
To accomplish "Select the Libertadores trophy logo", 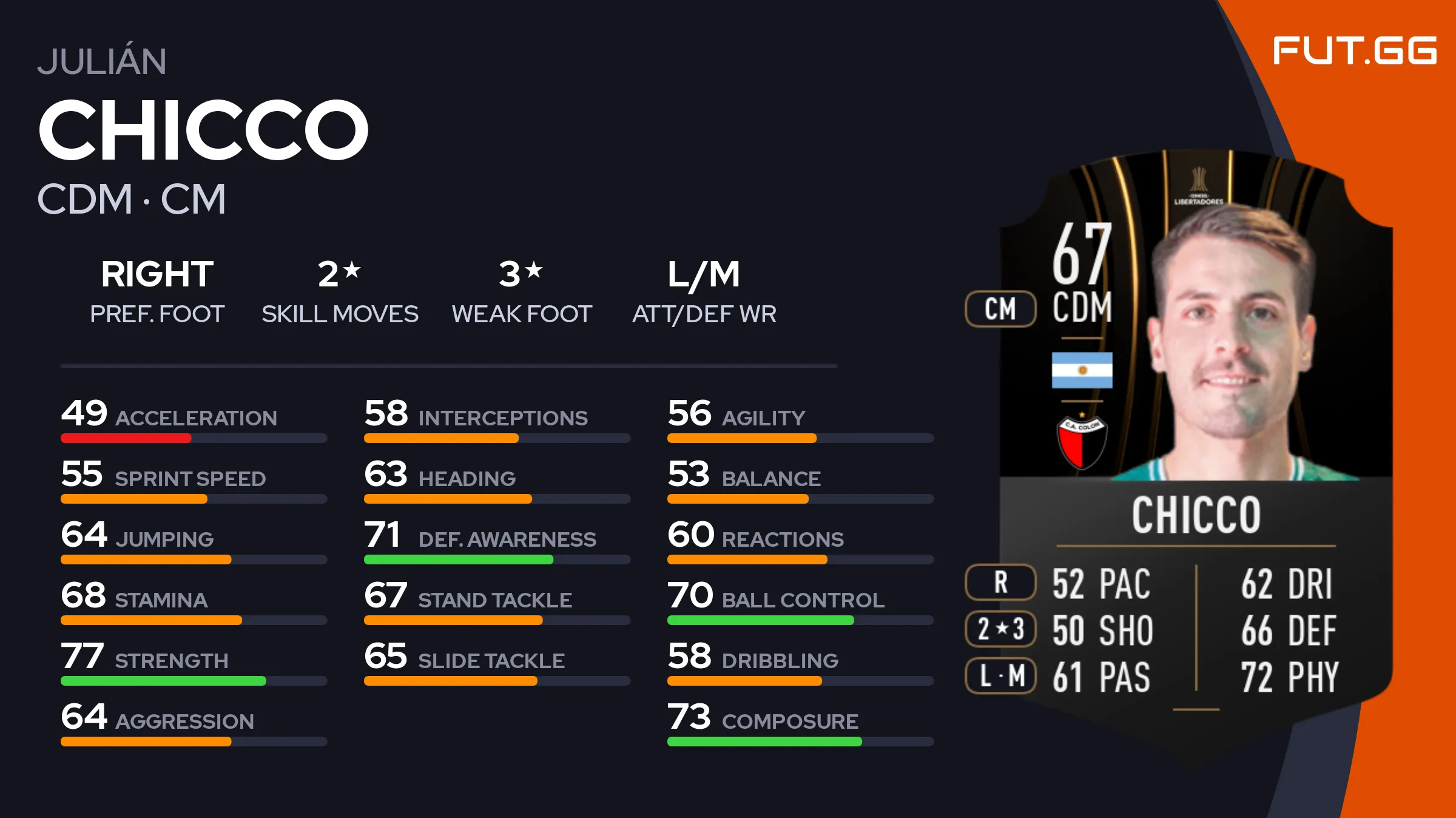I will (x=1198, y=186).
